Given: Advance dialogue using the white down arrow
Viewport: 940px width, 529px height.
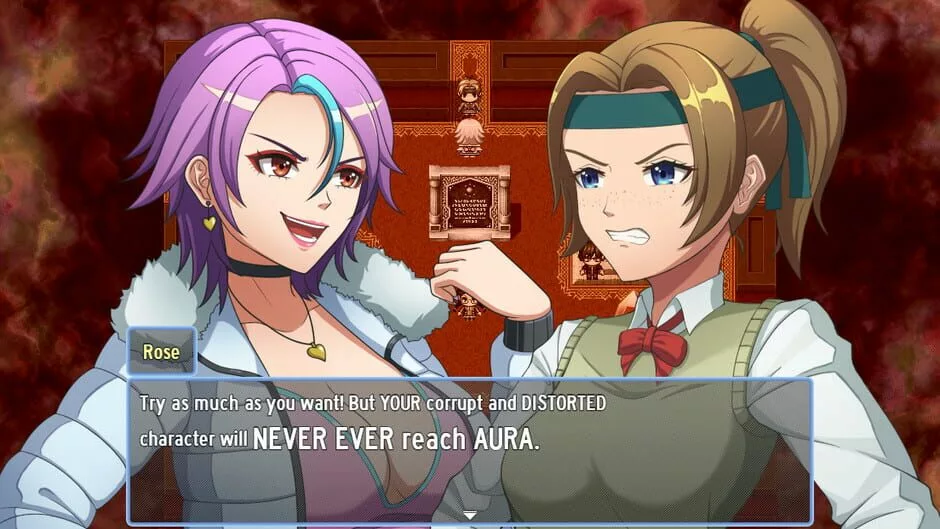Looking at the screenshot, I should 469,515.
